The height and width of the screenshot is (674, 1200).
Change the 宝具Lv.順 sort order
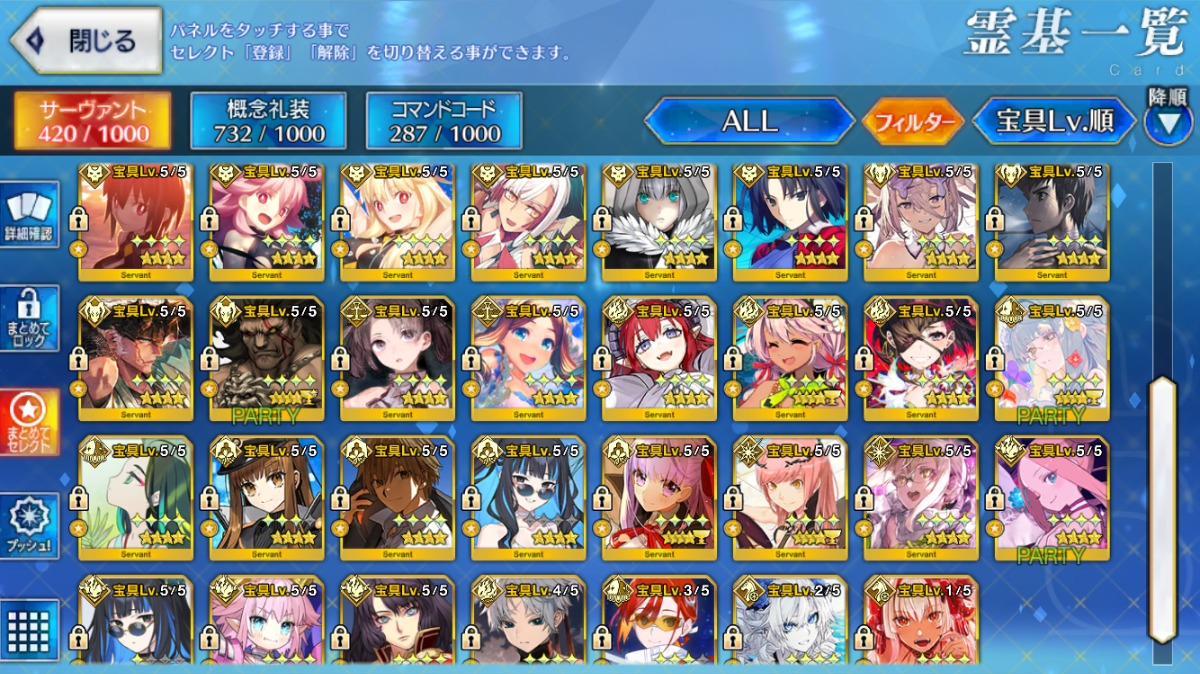click(x=1054, y=122)
